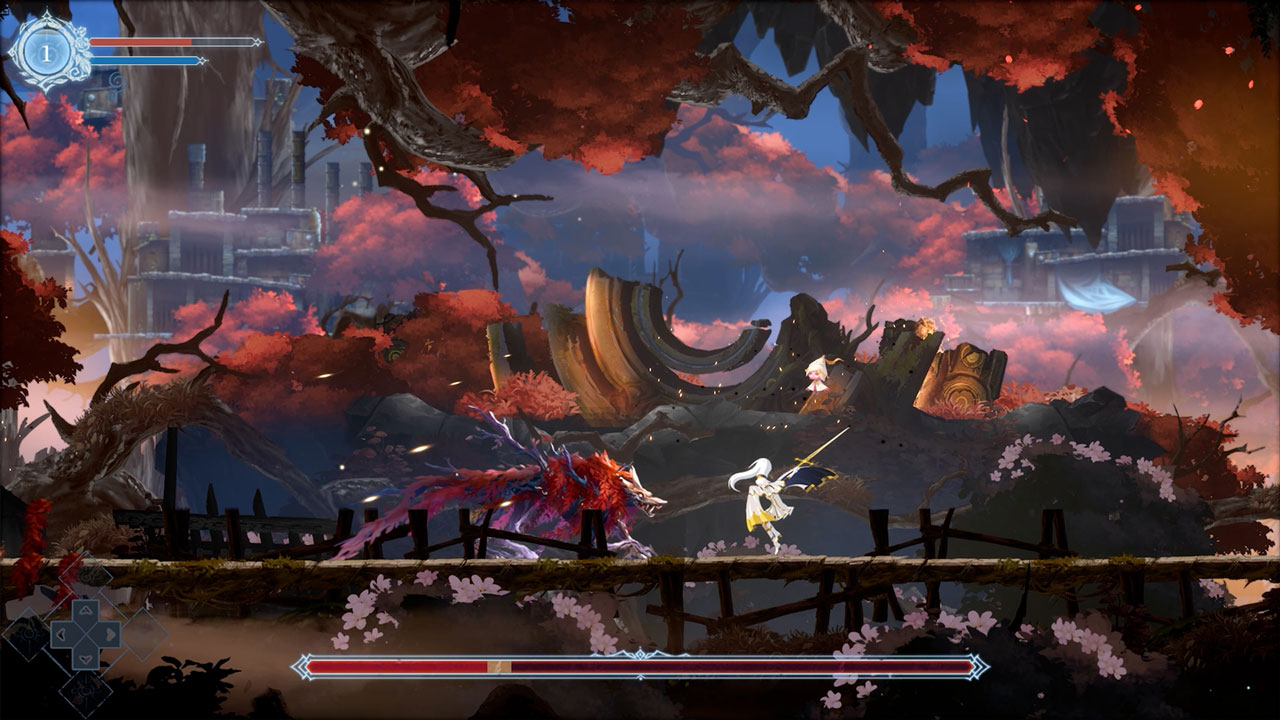Screen dimensions: 1280x720
Task: Select the bottom diamond ability icon
Action: (x=86, y=690)
